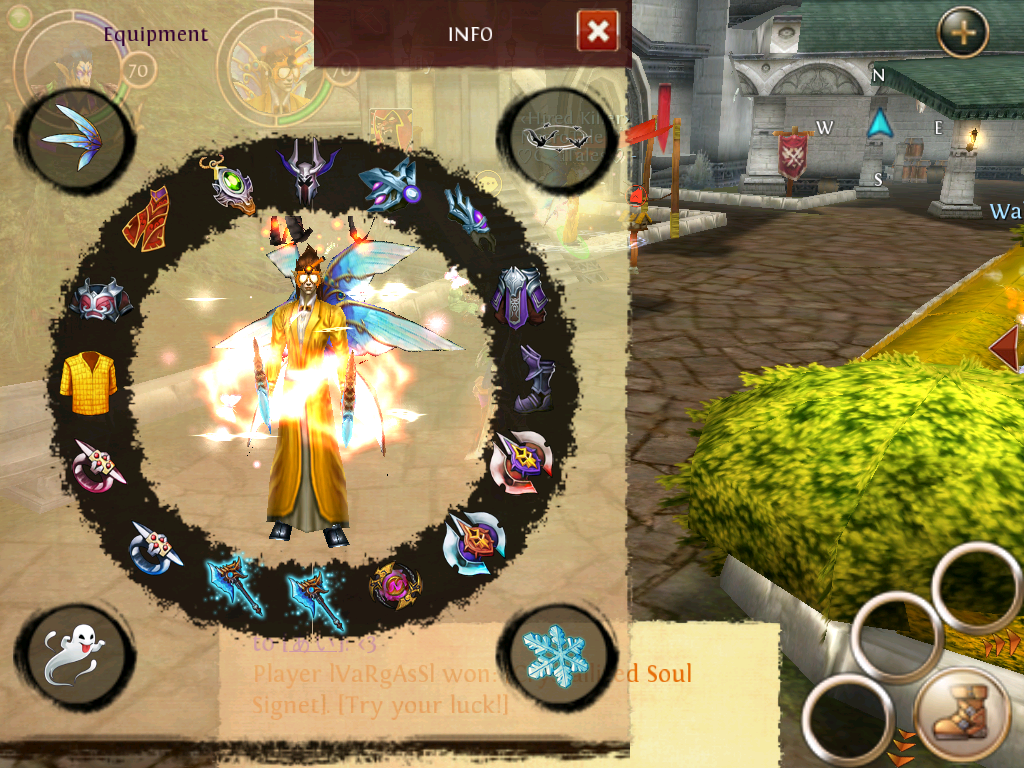Open the yellow plaid shirt slot
Viewport: 1024px width, 768px height.
click(x=88, y=381)
